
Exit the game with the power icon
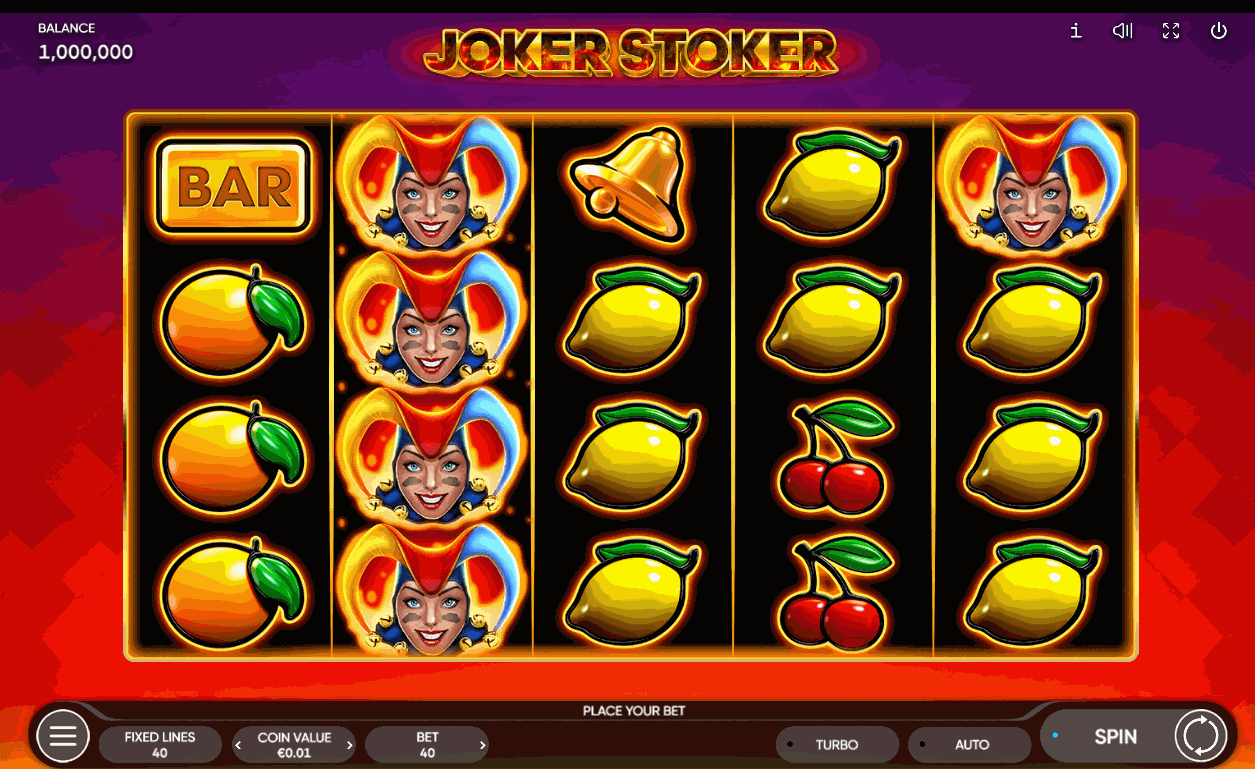tap(1218, 31)
